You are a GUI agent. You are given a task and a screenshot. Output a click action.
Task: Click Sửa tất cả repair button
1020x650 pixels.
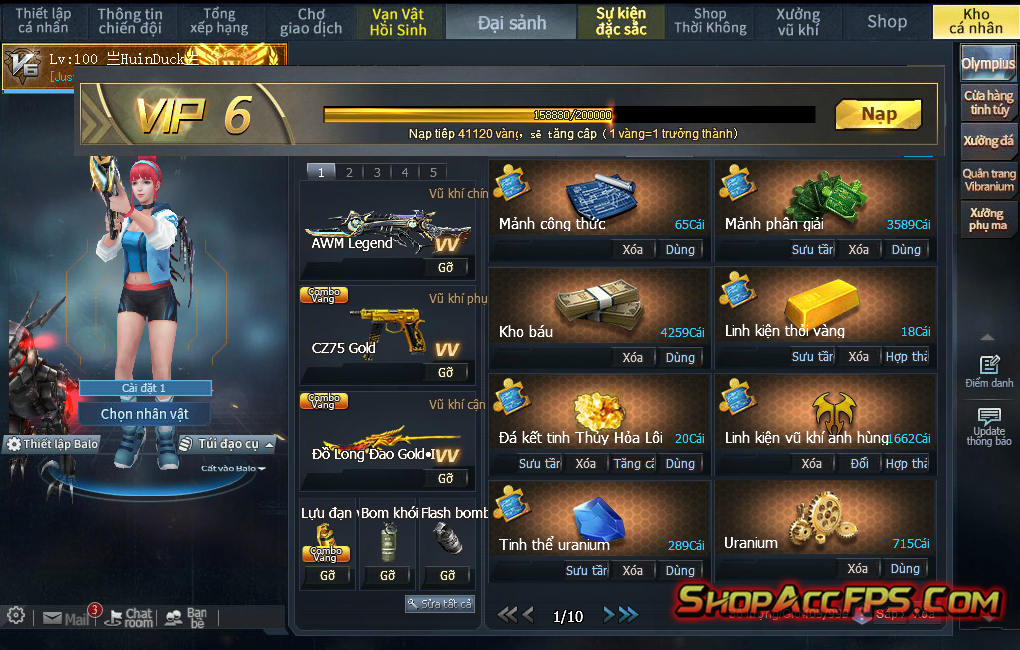coord(440,604)
